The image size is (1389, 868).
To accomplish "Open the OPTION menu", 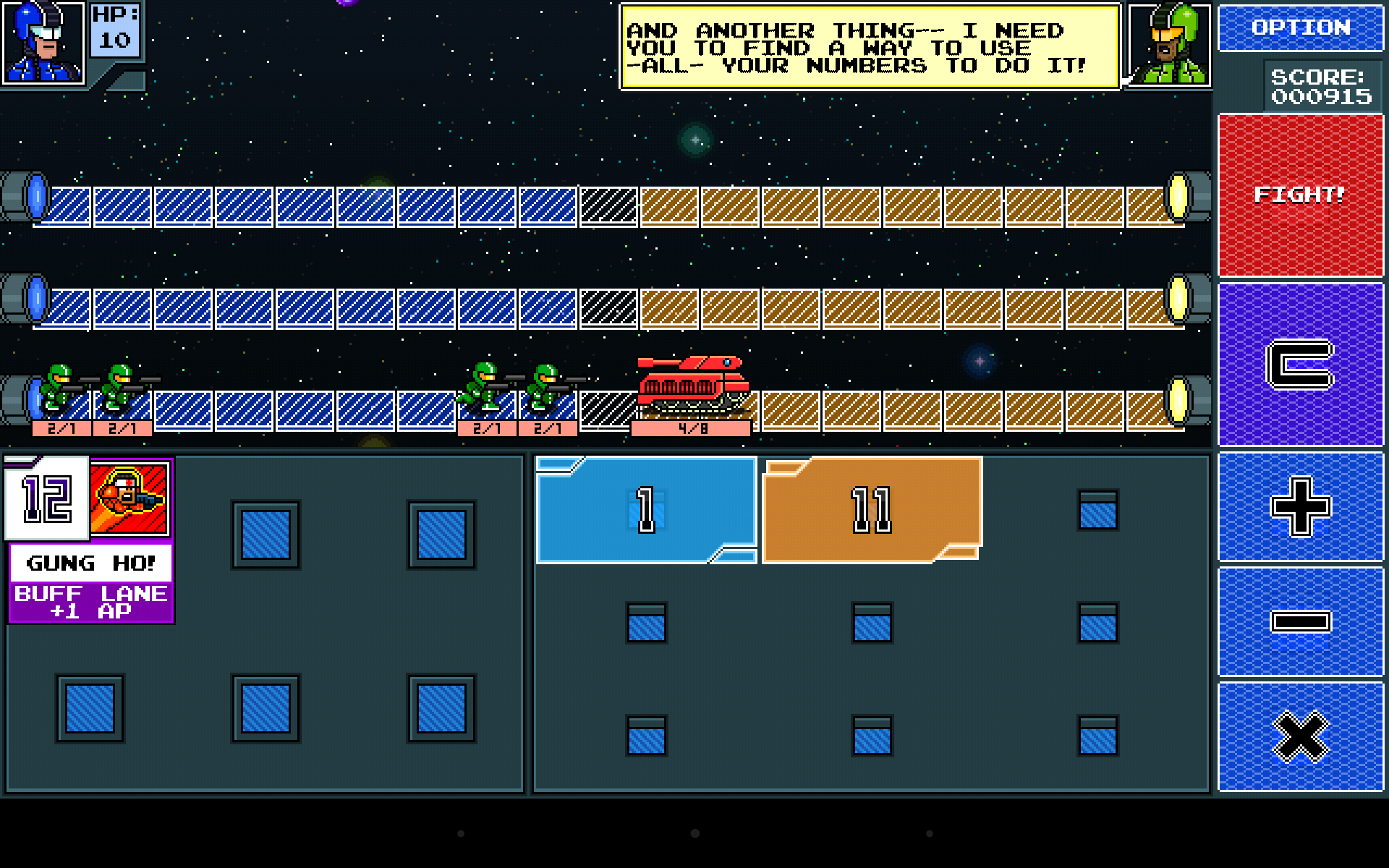I will pos(1300,27).
